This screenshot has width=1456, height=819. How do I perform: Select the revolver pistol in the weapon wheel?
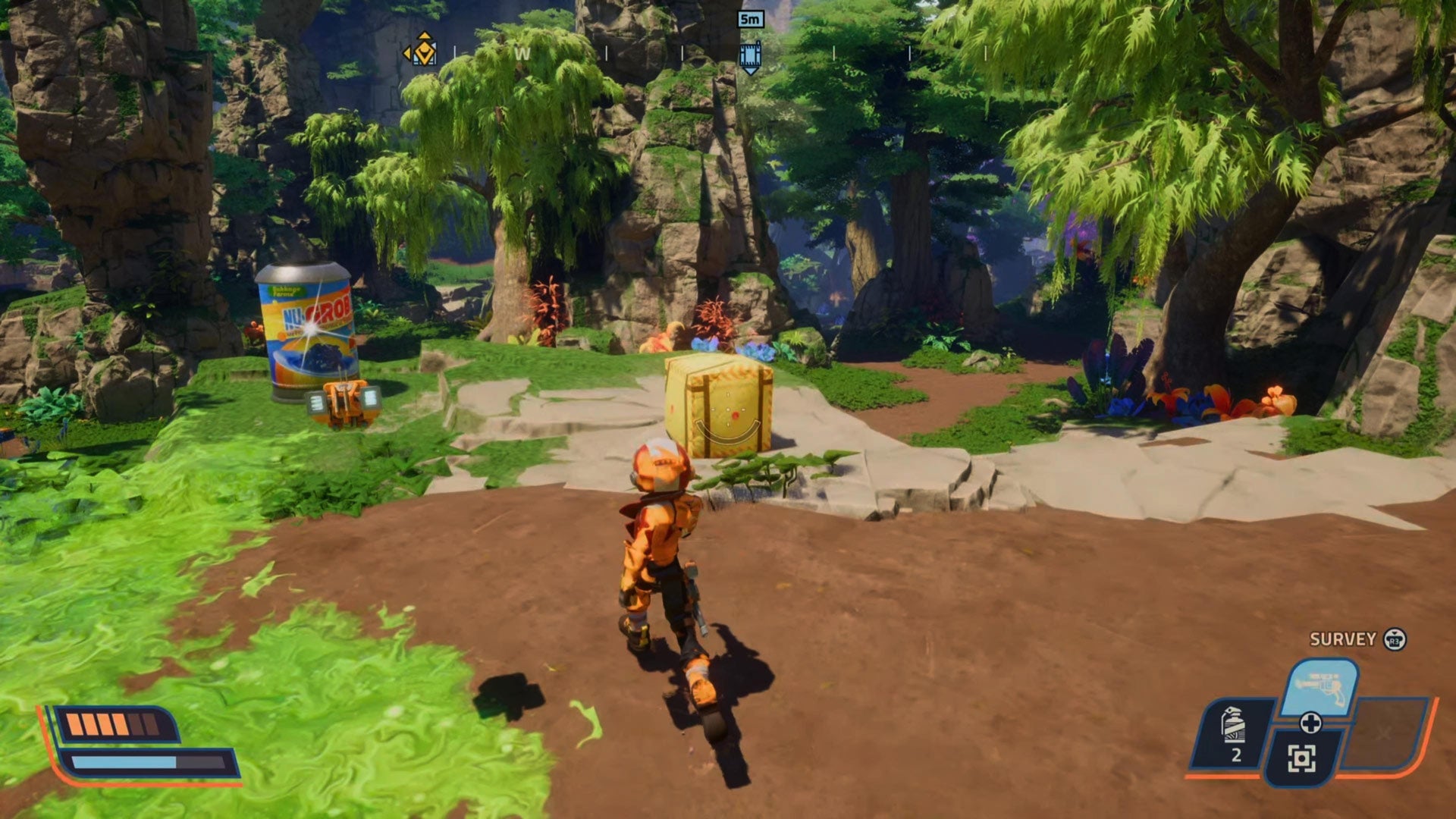1323,683
